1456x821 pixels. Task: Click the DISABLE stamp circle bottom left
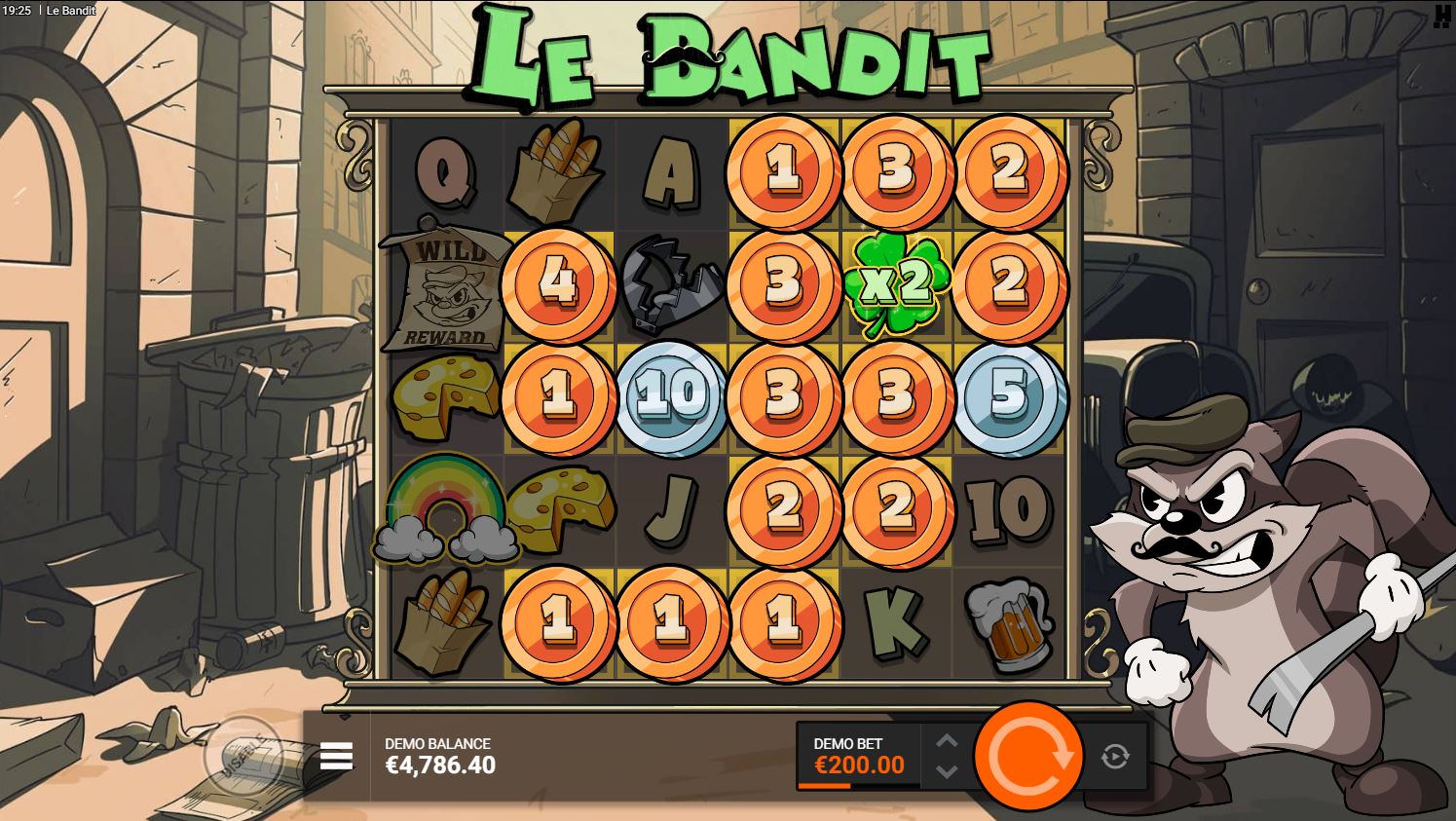(246, 752)
